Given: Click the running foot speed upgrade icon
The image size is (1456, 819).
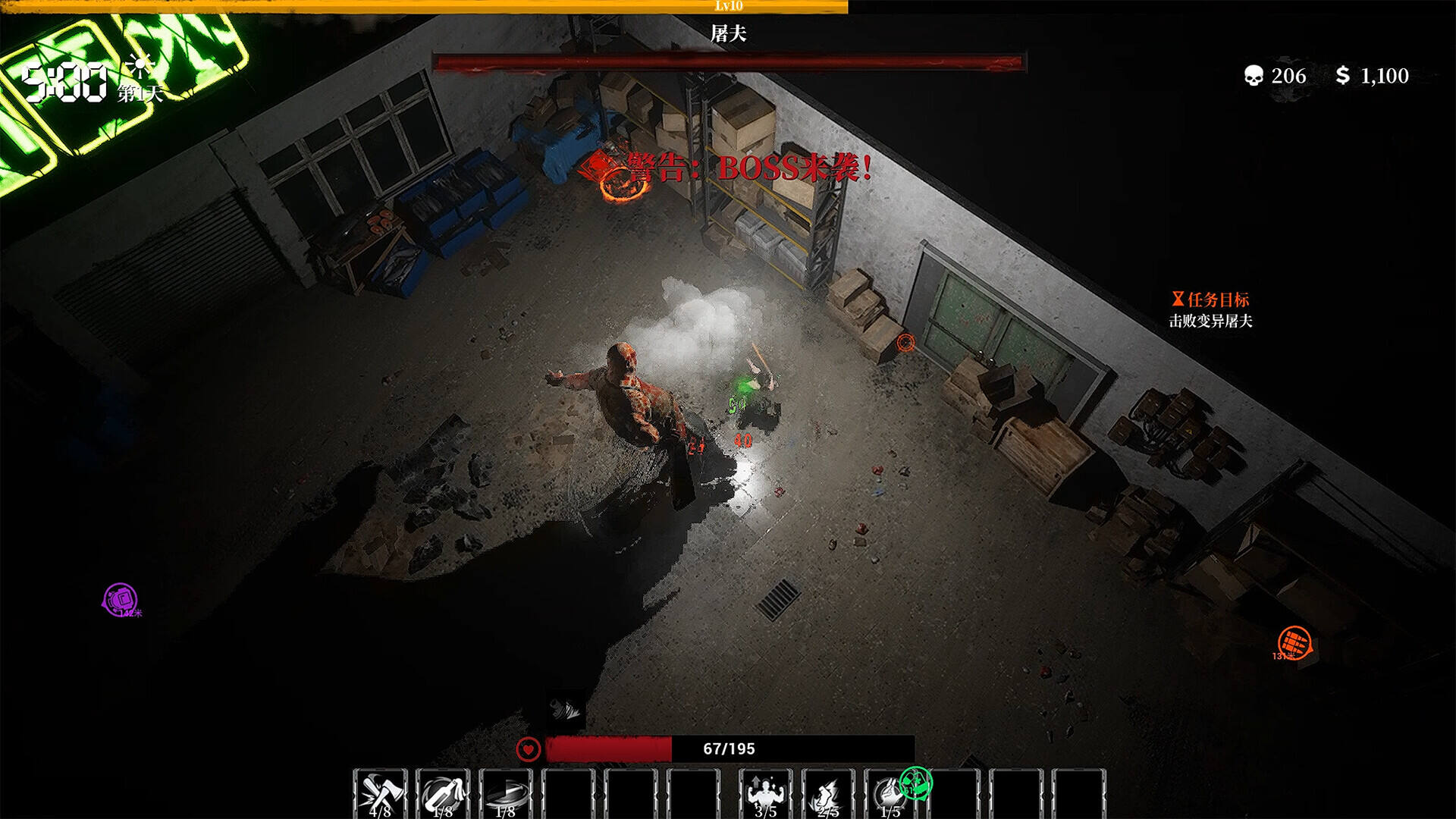Looking at the screenshot, I should pyautogui.click(x=827, y=794).
